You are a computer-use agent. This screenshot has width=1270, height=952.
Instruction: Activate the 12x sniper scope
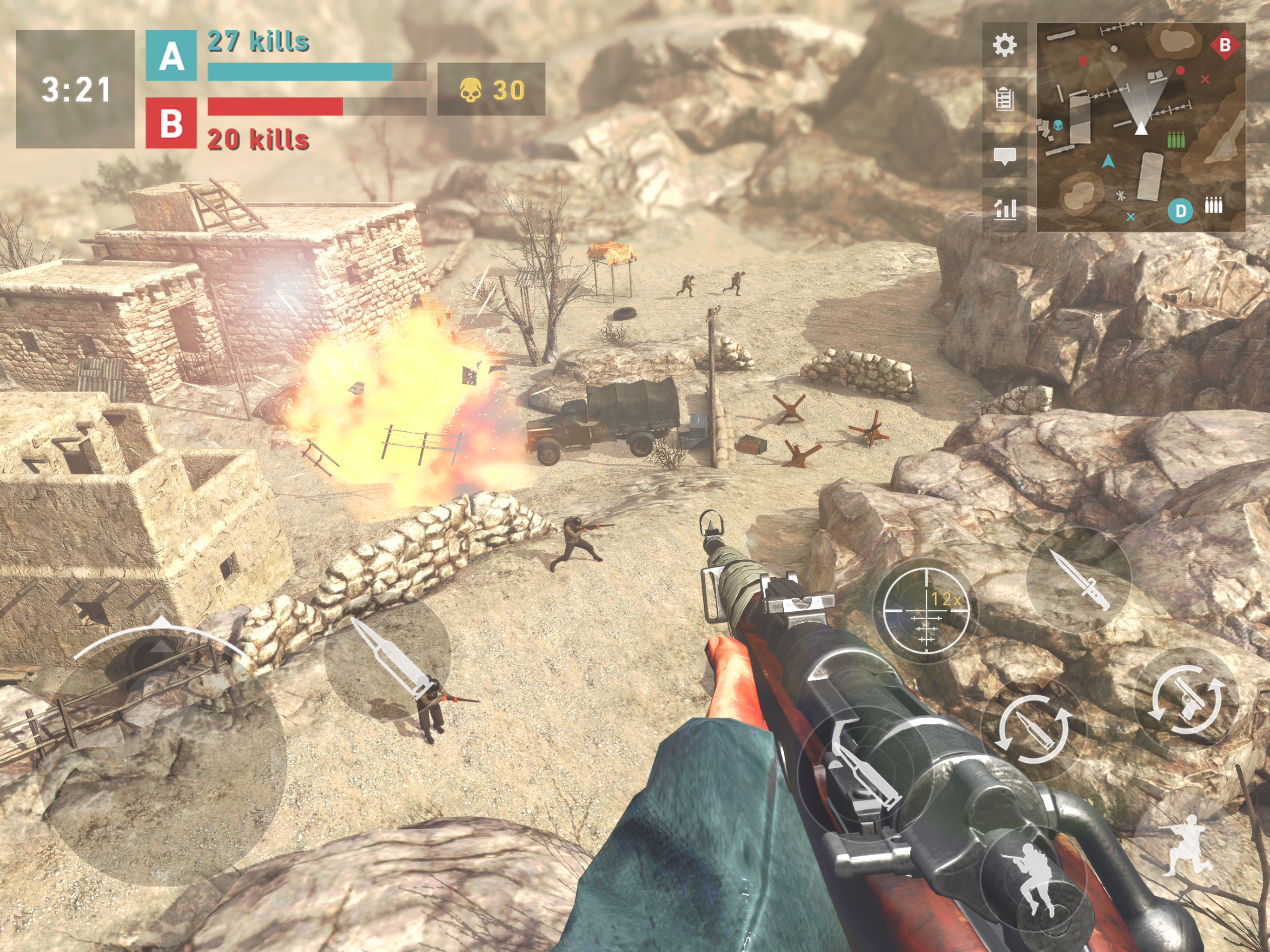926,610
